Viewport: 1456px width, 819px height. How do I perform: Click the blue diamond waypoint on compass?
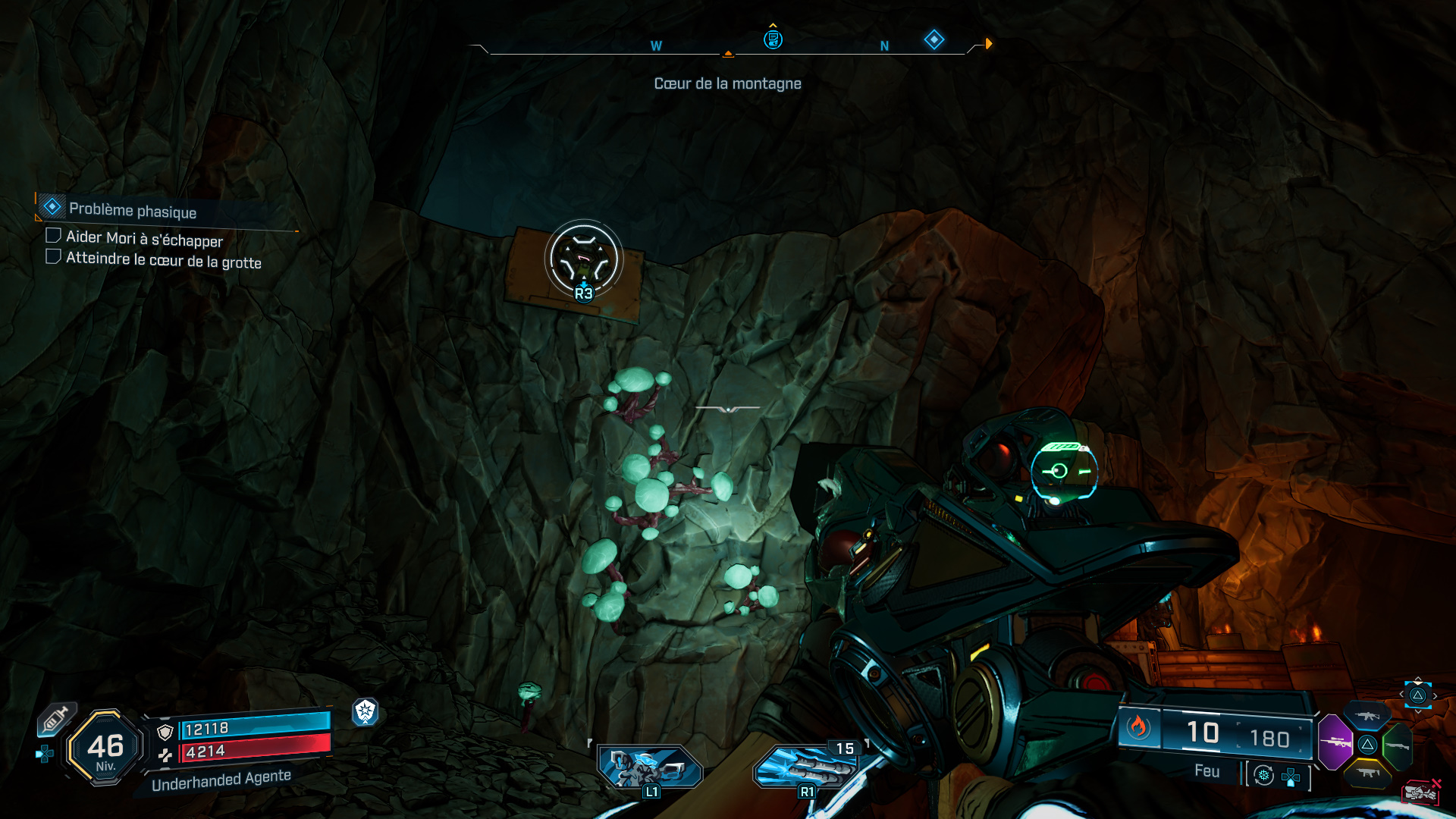point(934,39)
